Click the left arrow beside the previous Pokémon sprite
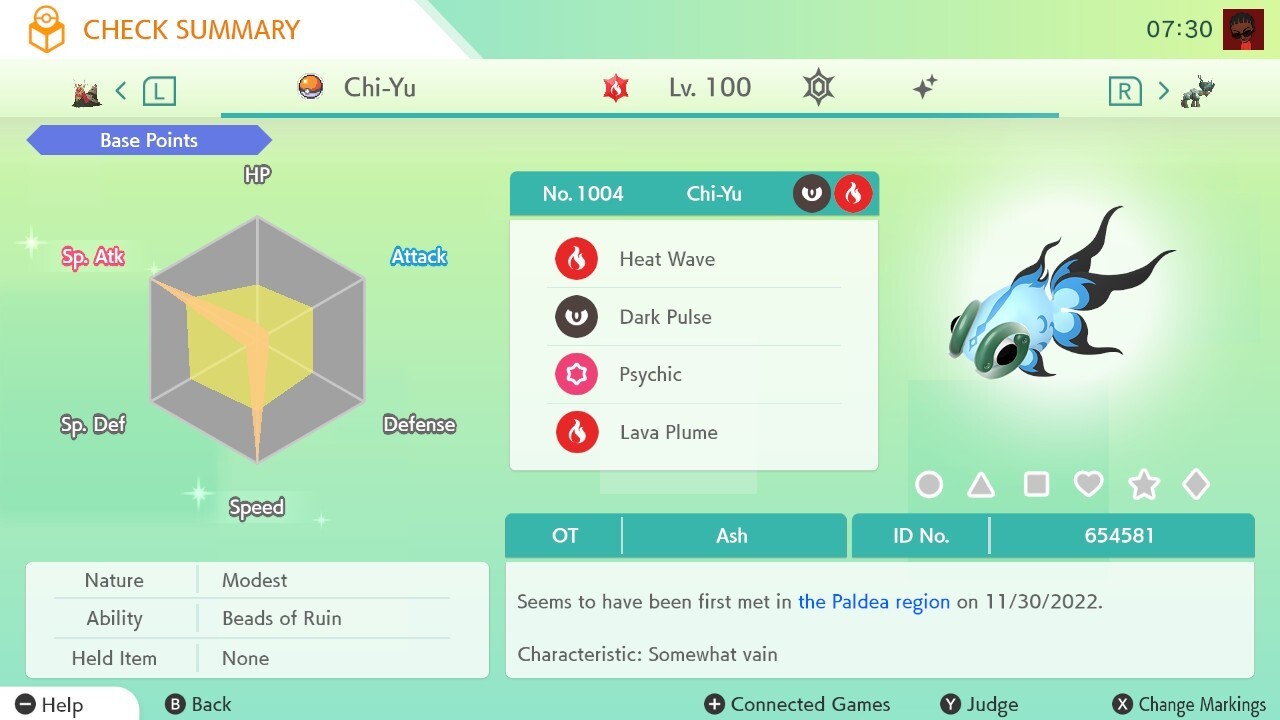The width and height of the screenshot is (1280, 720). [120, 89]
